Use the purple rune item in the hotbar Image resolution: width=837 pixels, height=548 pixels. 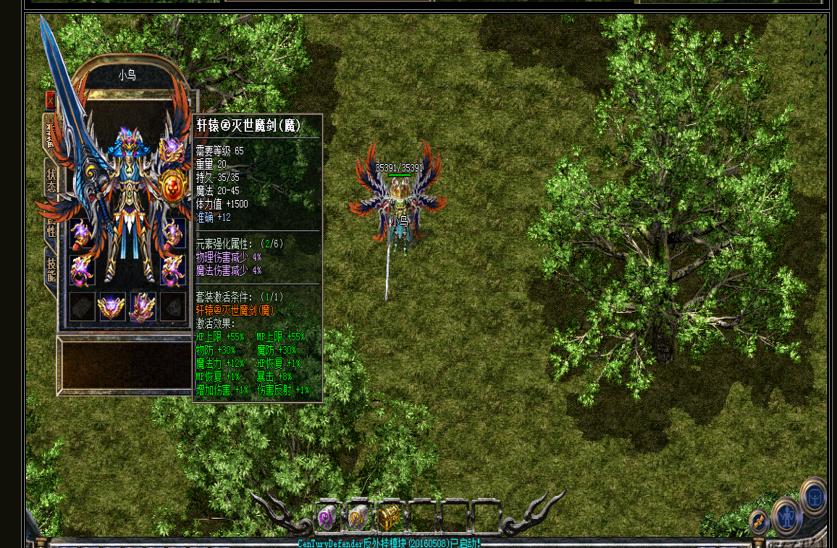click(326, 517)
